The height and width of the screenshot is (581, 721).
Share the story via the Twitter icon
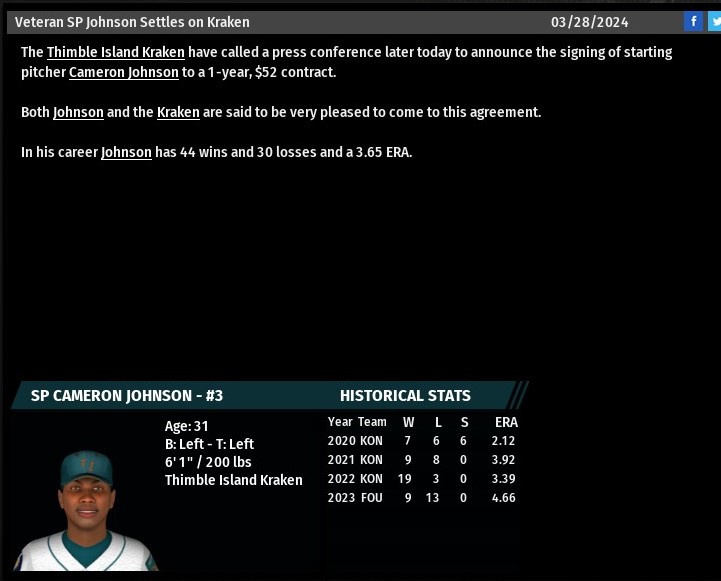pos(714,21)
